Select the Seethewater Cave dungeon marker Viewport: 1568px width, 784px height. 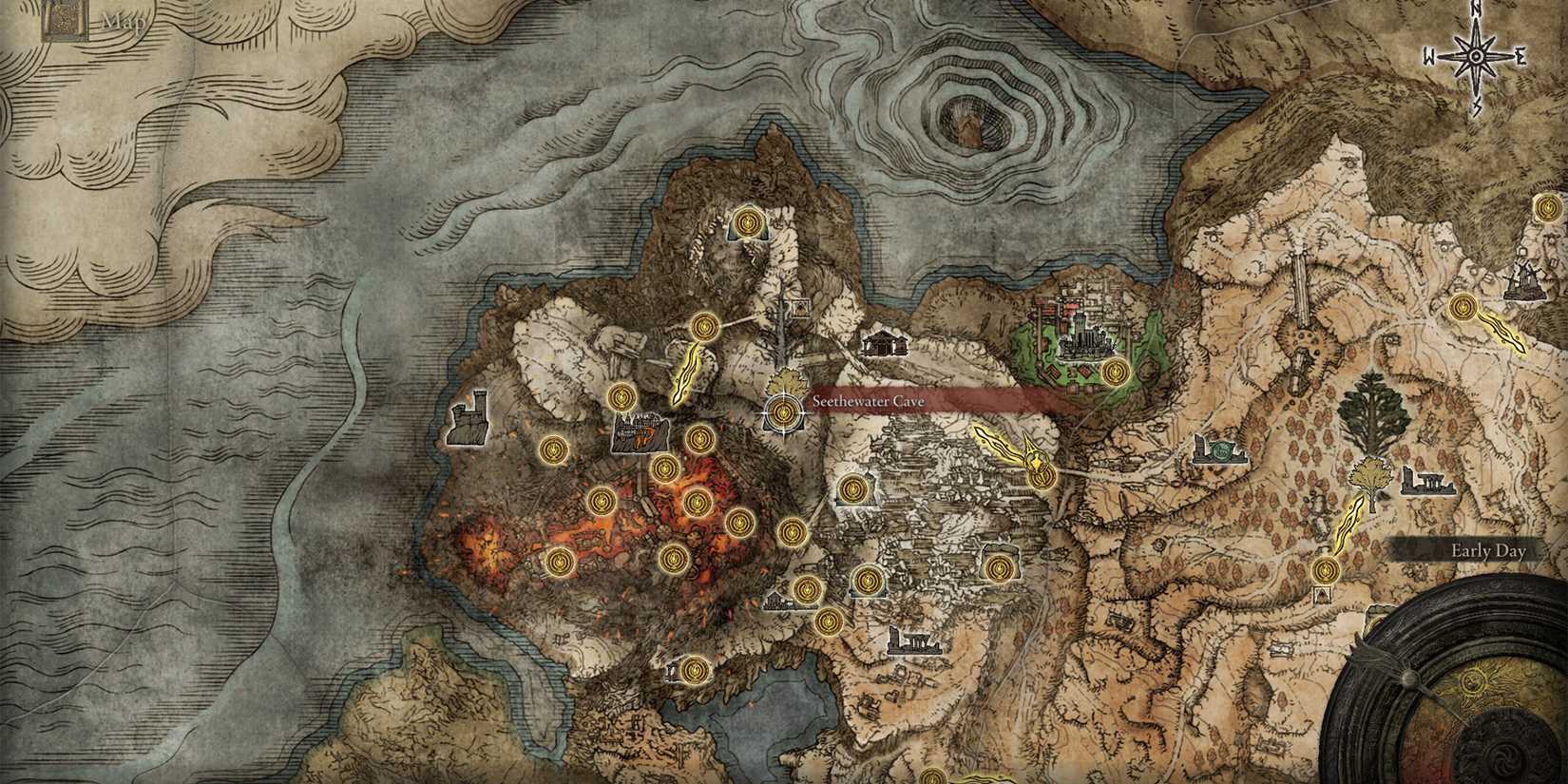point(784,411)
